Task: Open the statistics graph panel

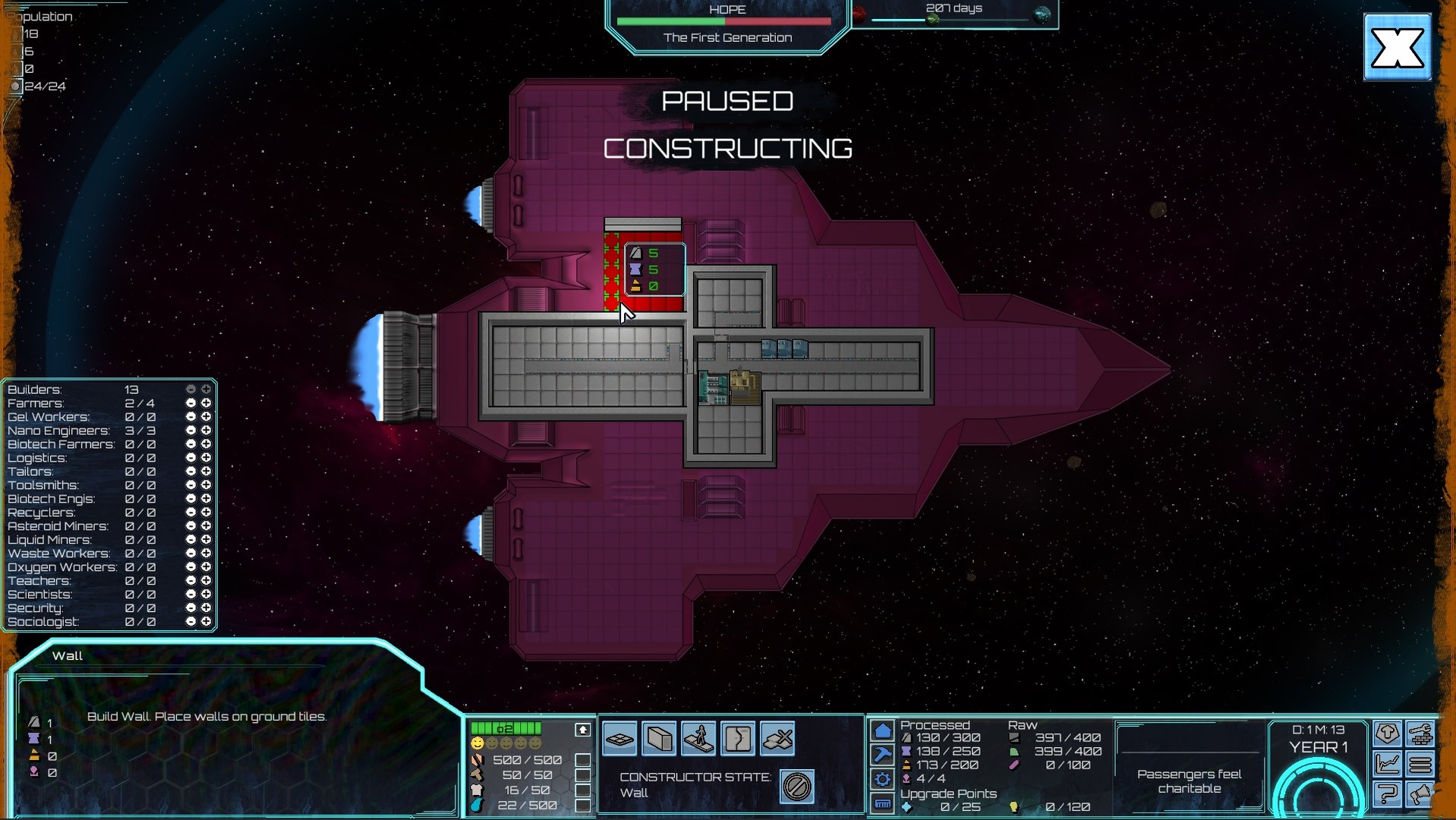Action: click(x=1388, y=763)
